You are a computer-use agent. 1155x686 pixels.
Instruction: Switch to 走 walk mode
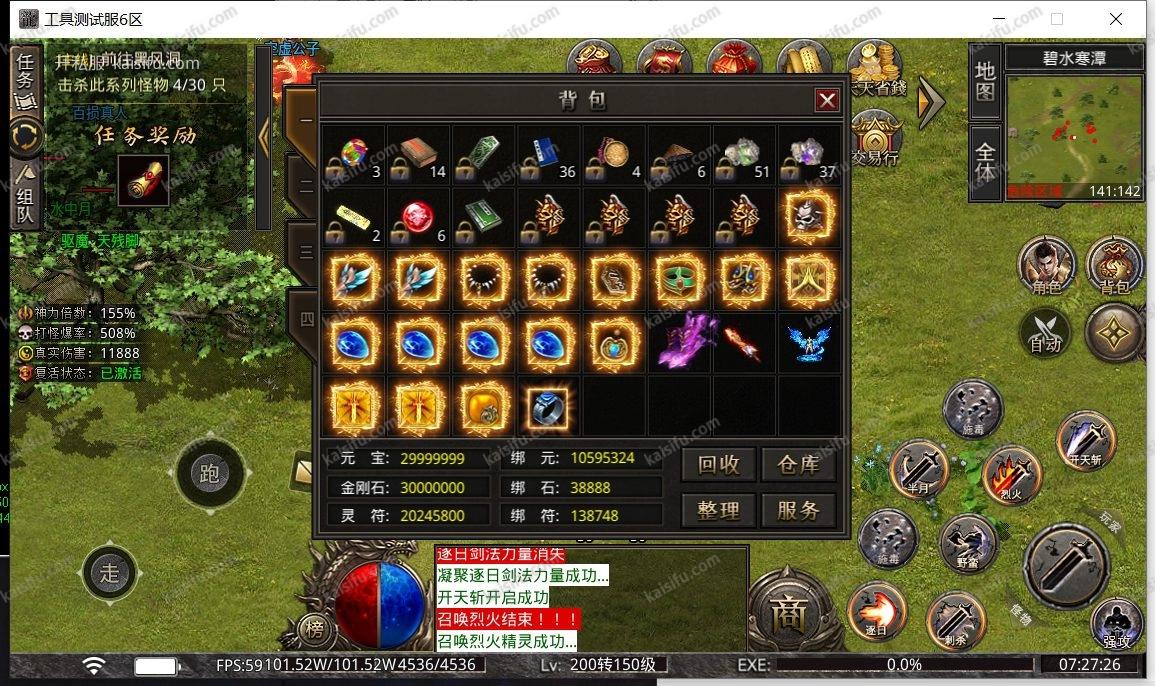(110, 573)
